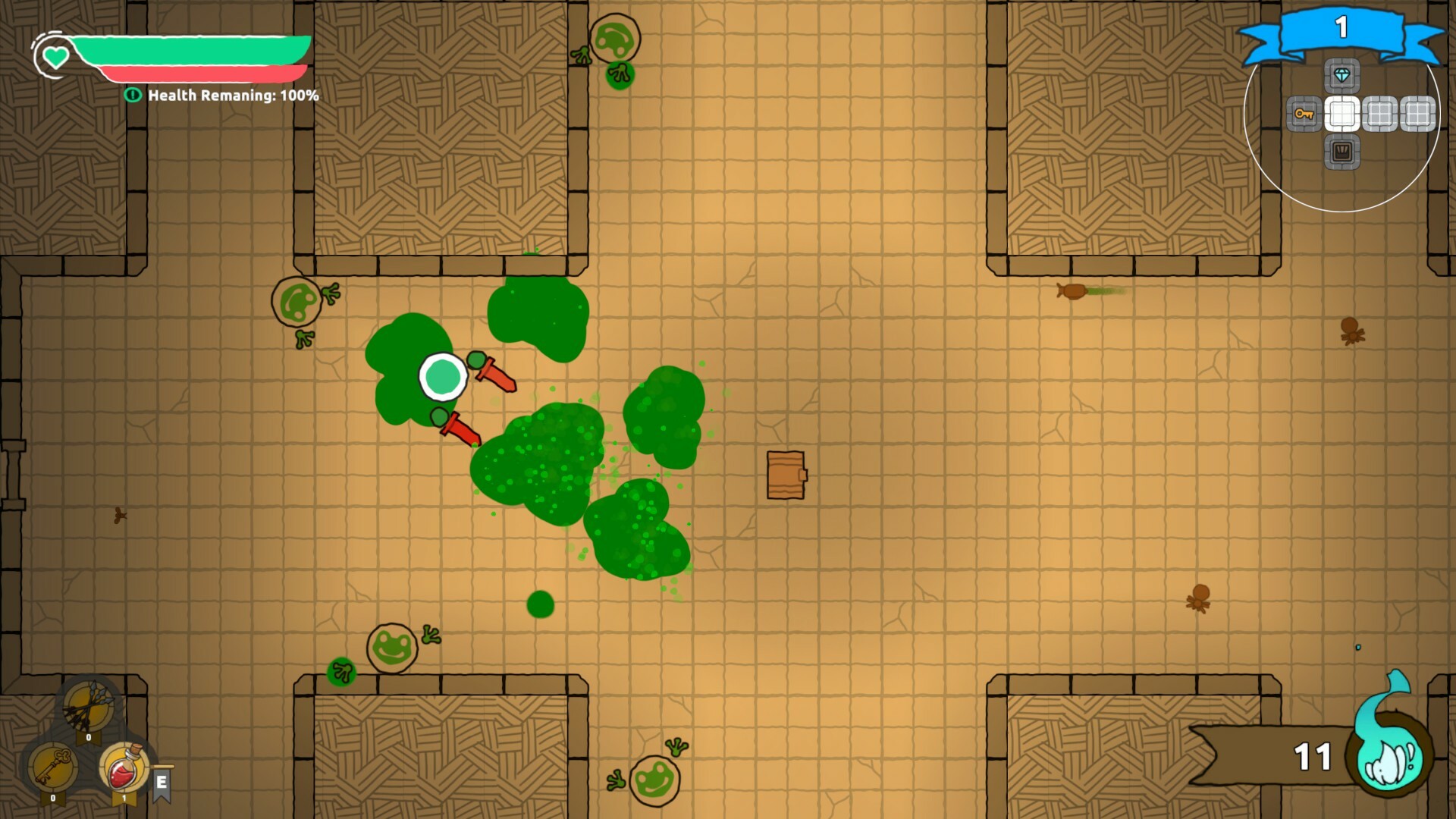
Task: Select the diamond room on the minimap
Action: [1342, 76]
